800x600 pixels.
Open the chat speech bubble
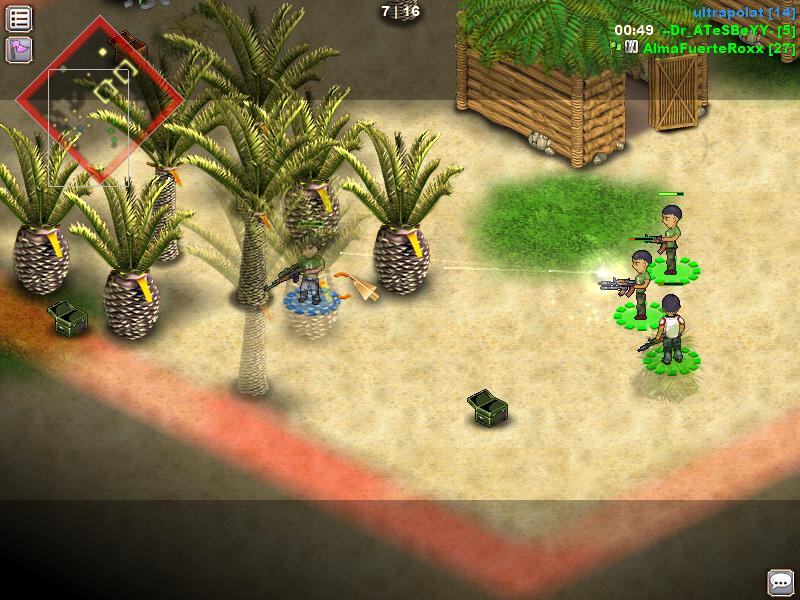pos(780,581)
